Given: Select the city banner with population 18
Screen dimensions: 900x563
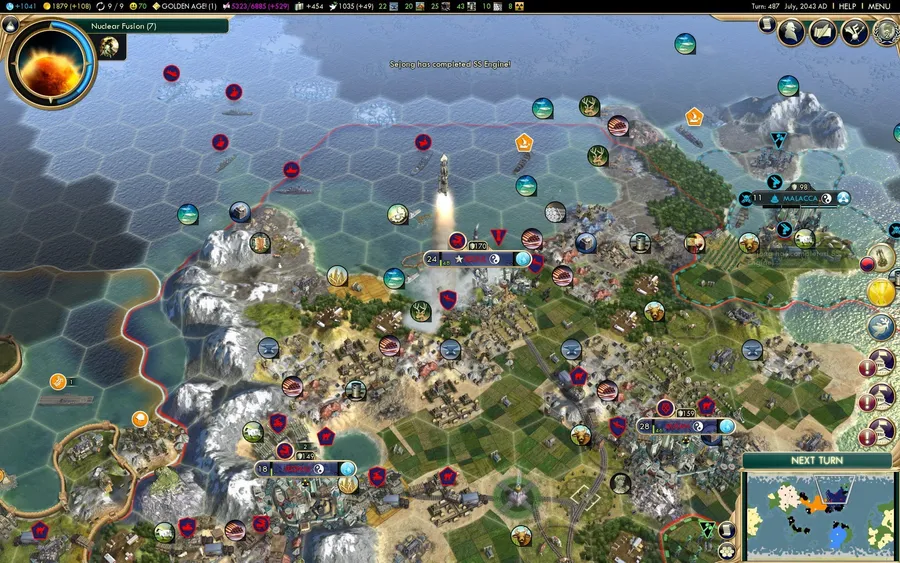Looking at the screenshot, I should tap(305, 468).
